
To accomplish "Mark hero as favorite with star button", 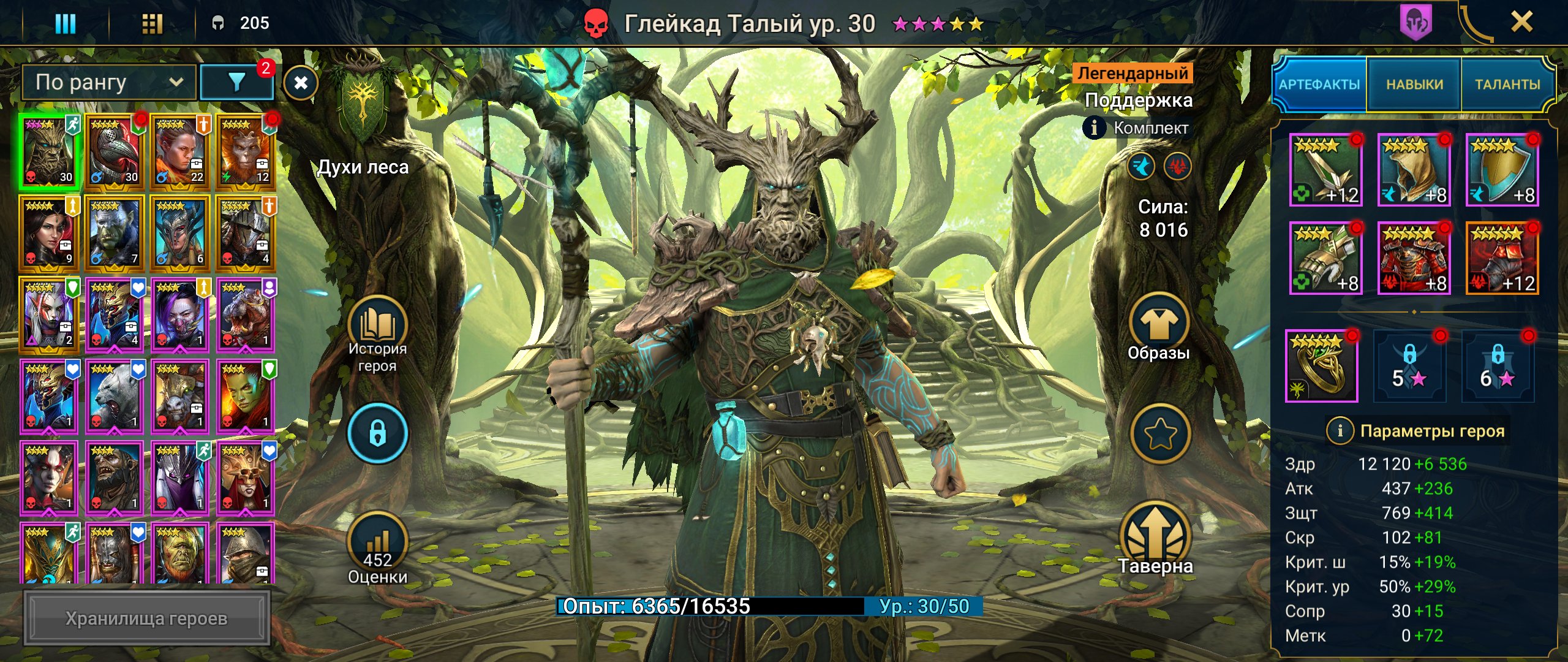I will click(1160, 434).
